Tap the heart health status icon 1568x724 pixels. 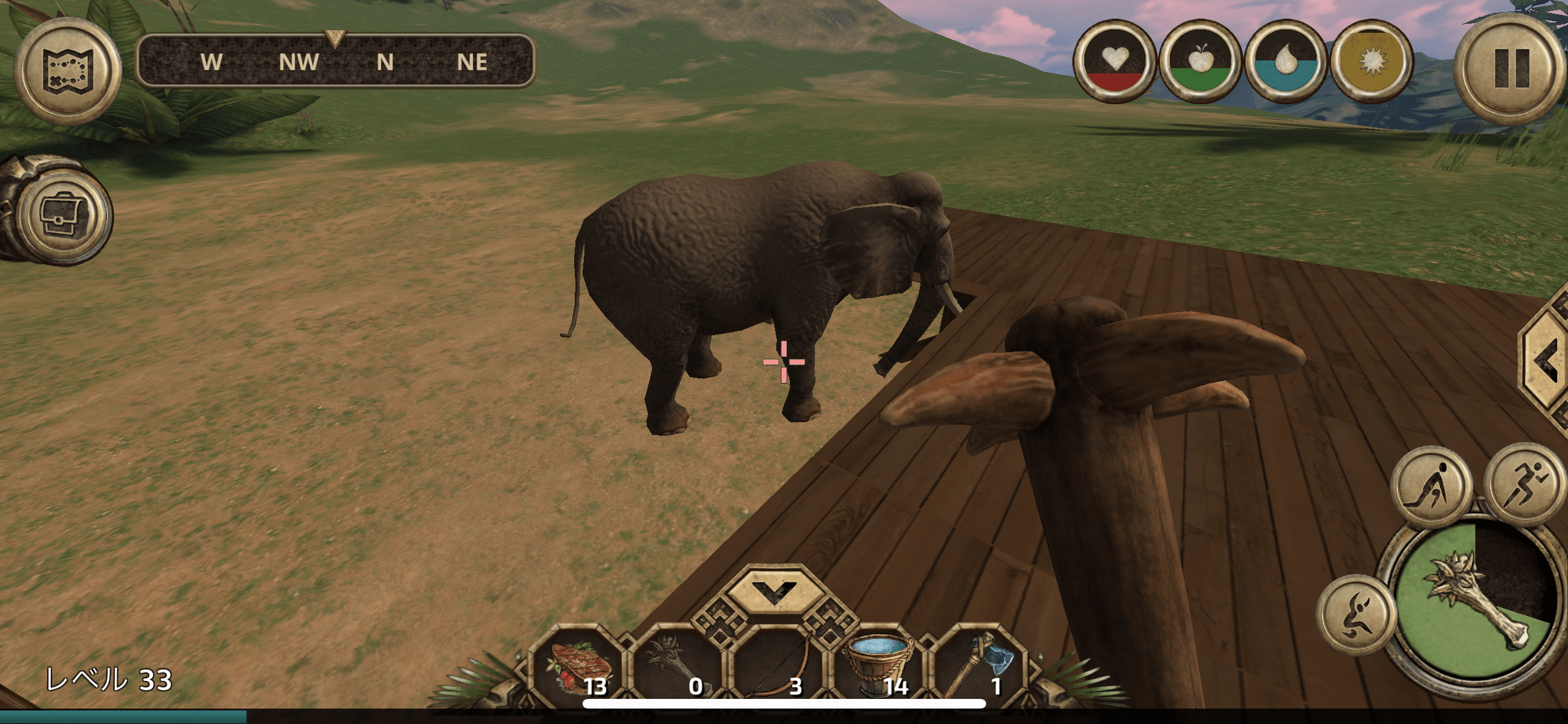point(1114,62)
